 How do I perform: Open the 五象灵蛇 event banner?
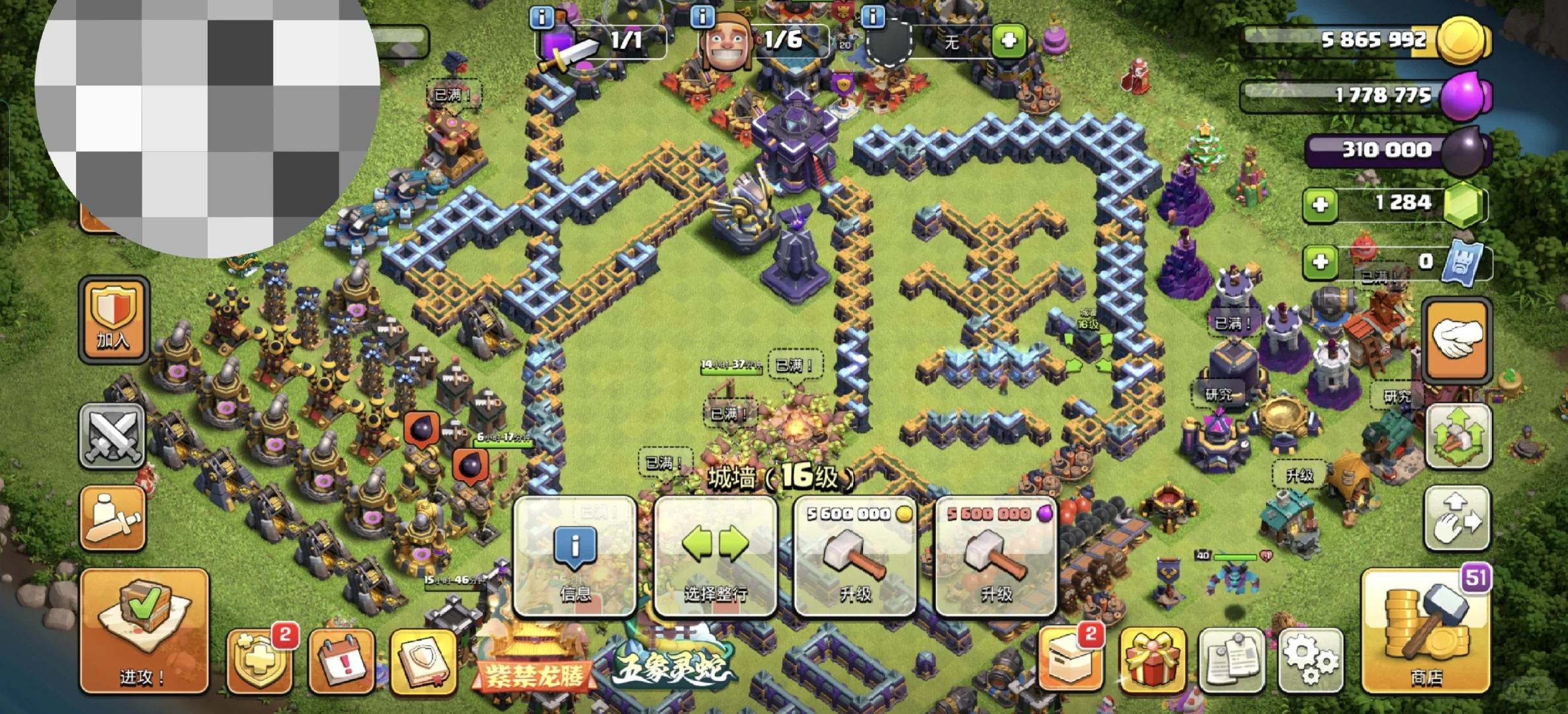pyautogui.click(x=671, y=664)
